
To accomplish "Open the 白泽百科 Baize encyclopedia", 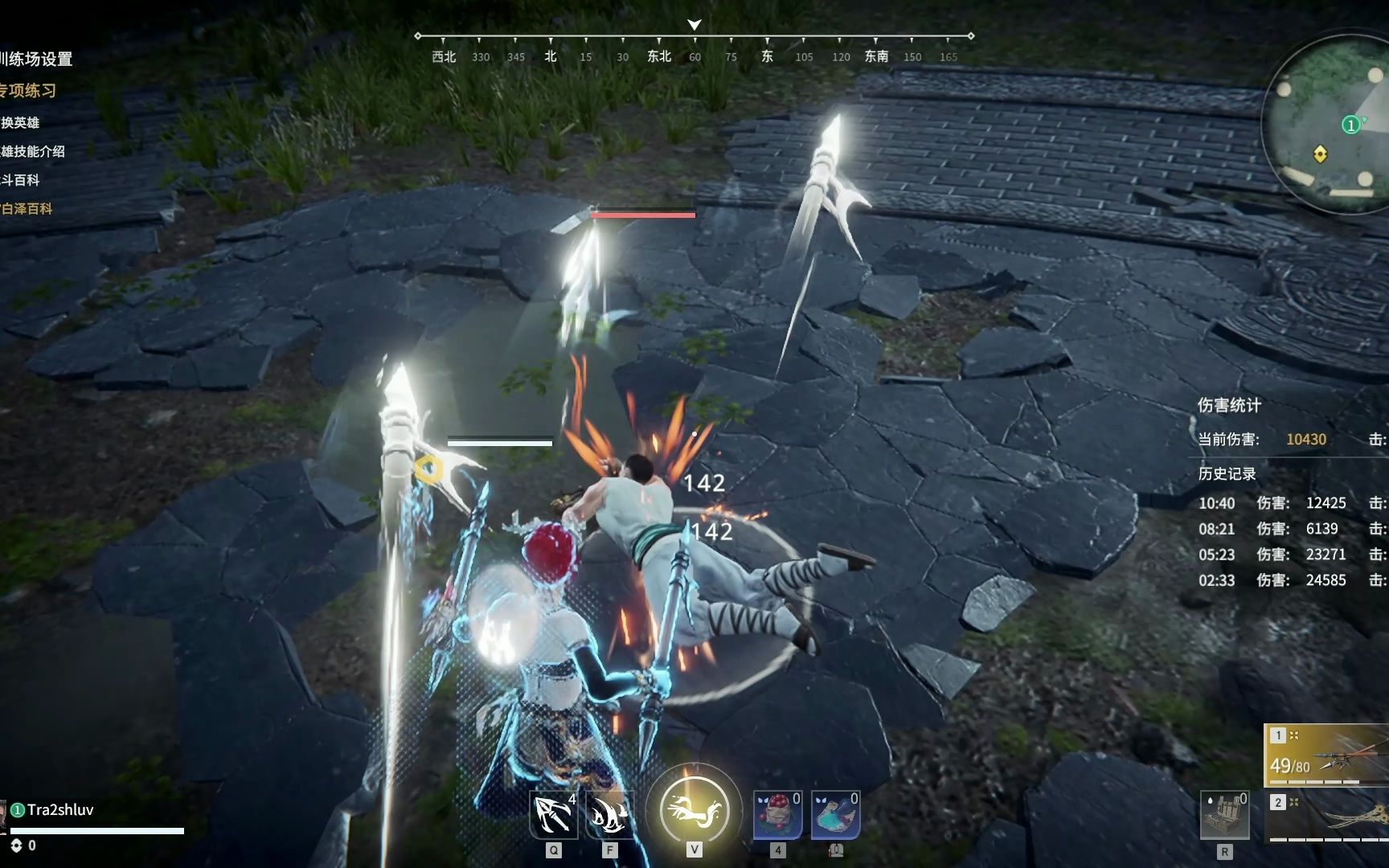I will pyautogui.click(x=27, y=209).
